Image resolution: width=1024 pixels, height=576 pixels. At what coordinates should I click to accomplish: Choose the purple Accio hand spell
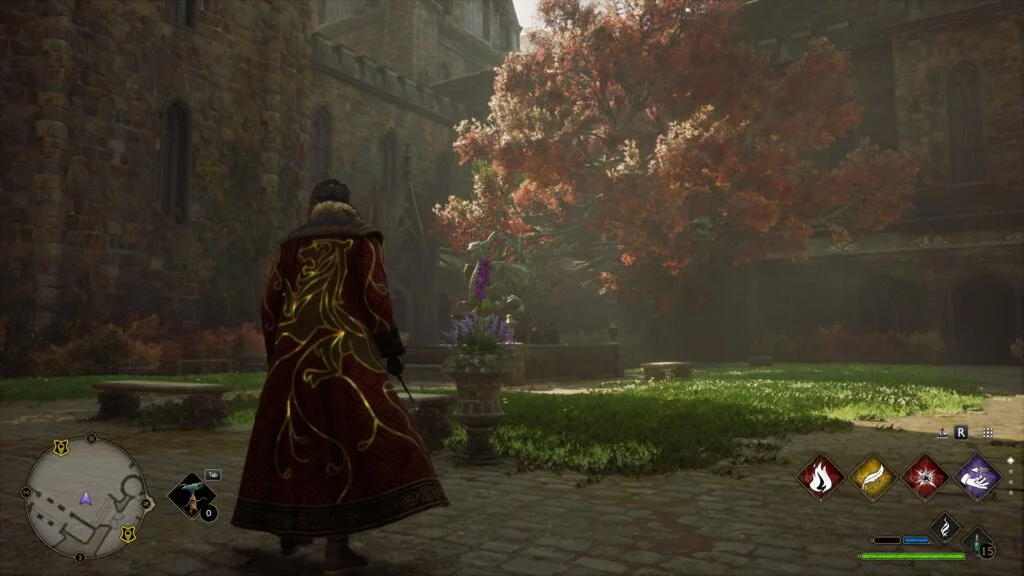pos(976,477)
